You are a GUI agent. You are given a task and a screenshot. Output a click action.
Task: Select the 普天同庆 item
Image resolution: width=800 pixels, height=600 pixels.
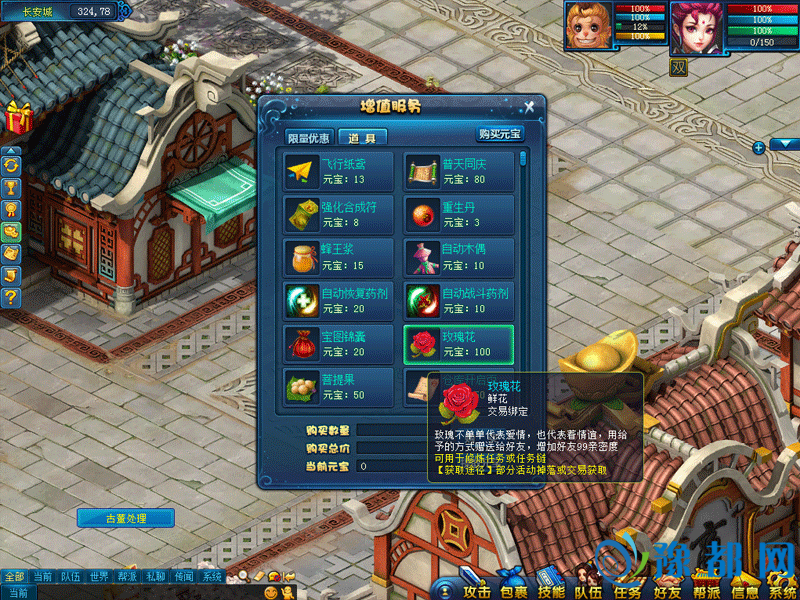point(459,172)
